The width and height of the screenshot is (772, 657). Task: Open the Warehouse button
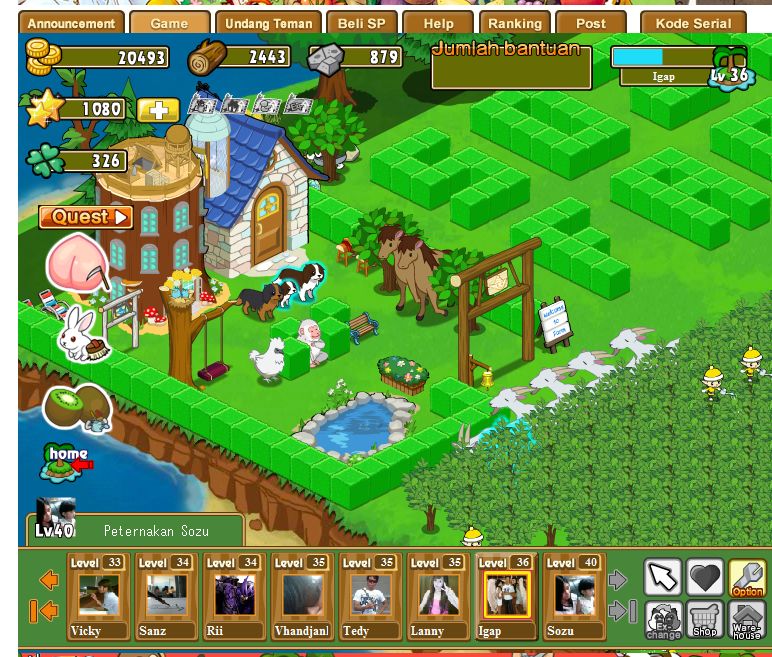click(747, 620)
